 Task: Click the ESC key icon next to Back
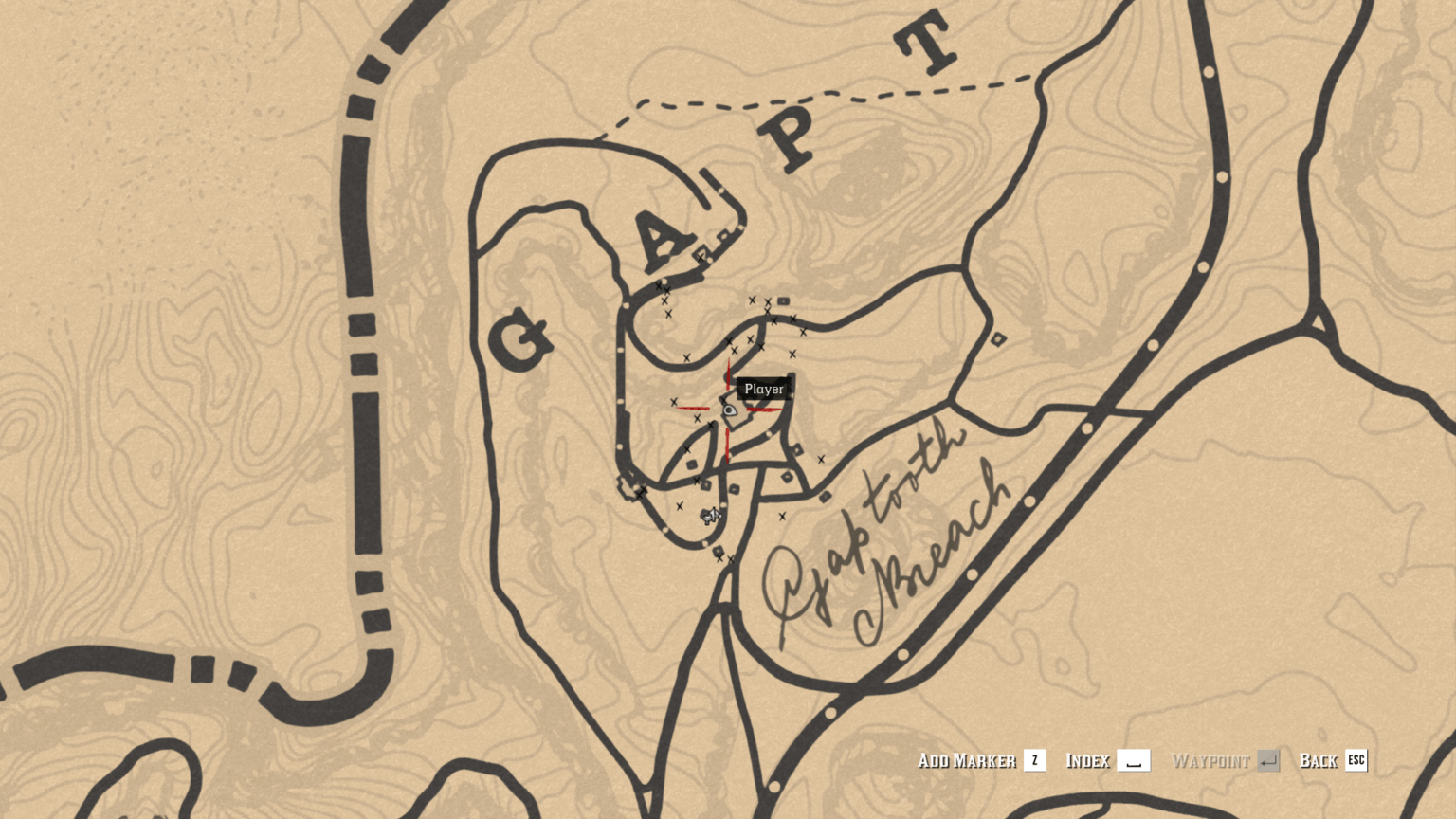(x=1356, y=760)
